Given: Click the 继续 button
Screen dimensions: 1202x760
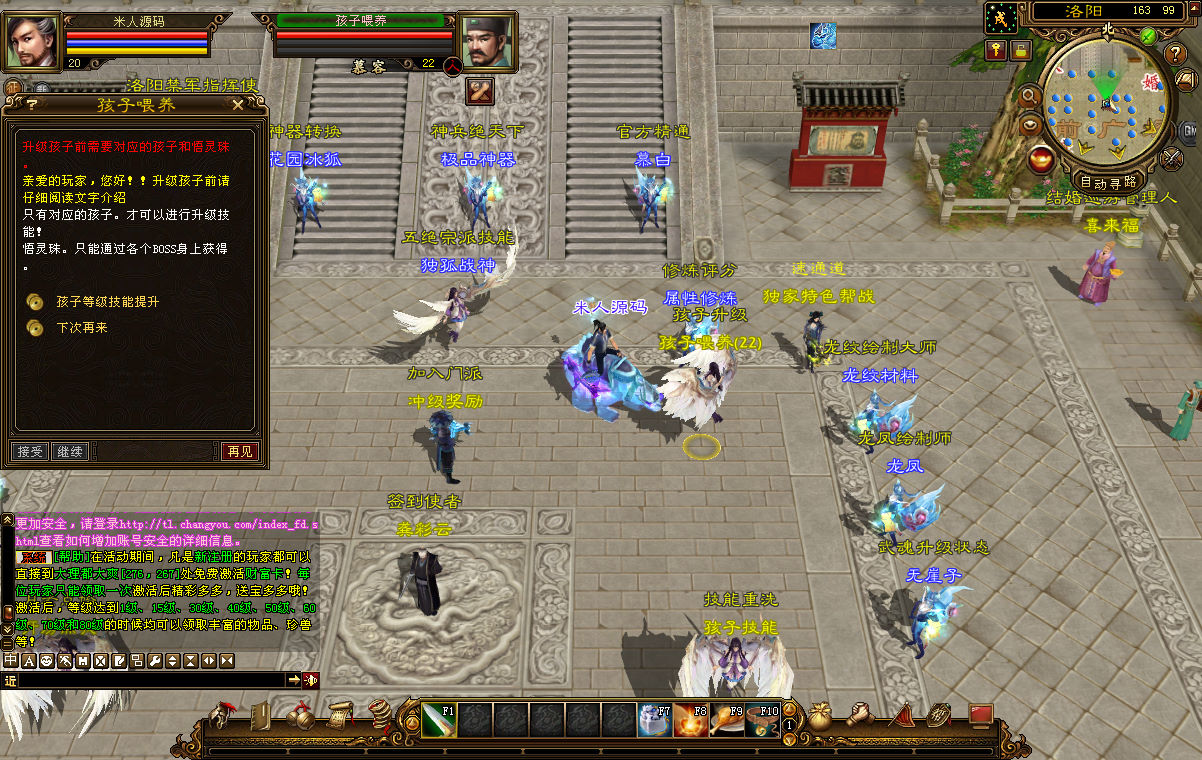Looking at the screenshot, I should coord(69,452).
